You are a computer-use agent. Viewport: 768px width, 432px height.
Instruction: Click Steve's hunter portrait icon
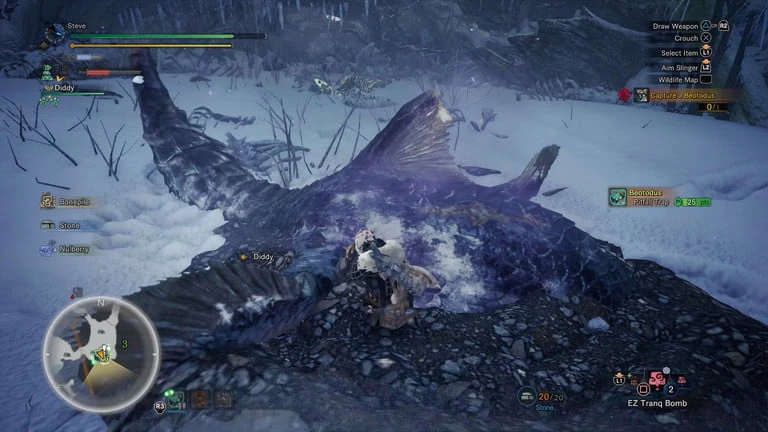coord(55,32)
